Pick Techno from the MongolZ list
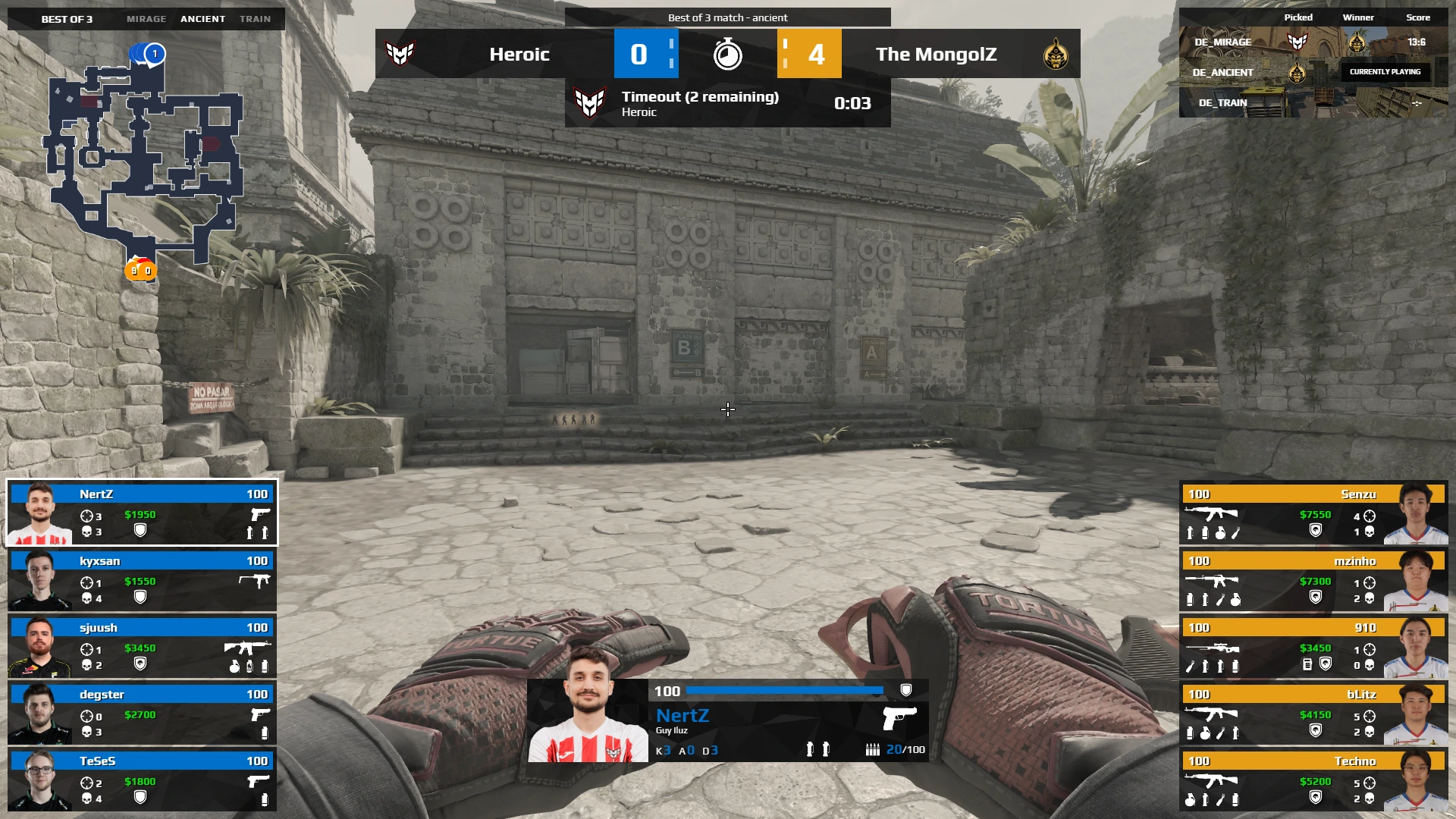This screenshot has height=819, width=1456. click(1313, 780)
